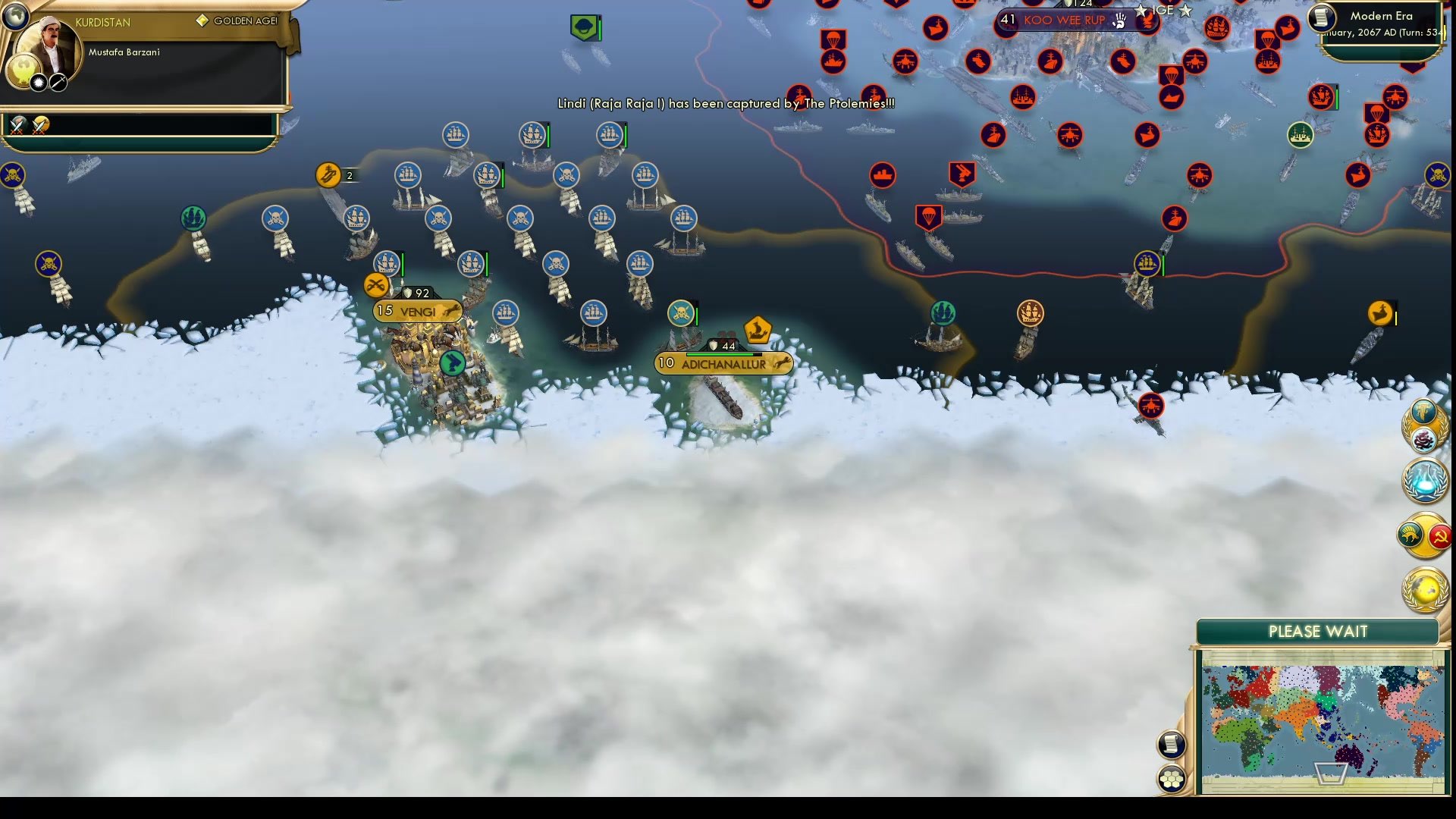
Task: Toggle an IGE editor star above Koo Wee Rup
Action: pyautogui.click(x=1141, y=11)
